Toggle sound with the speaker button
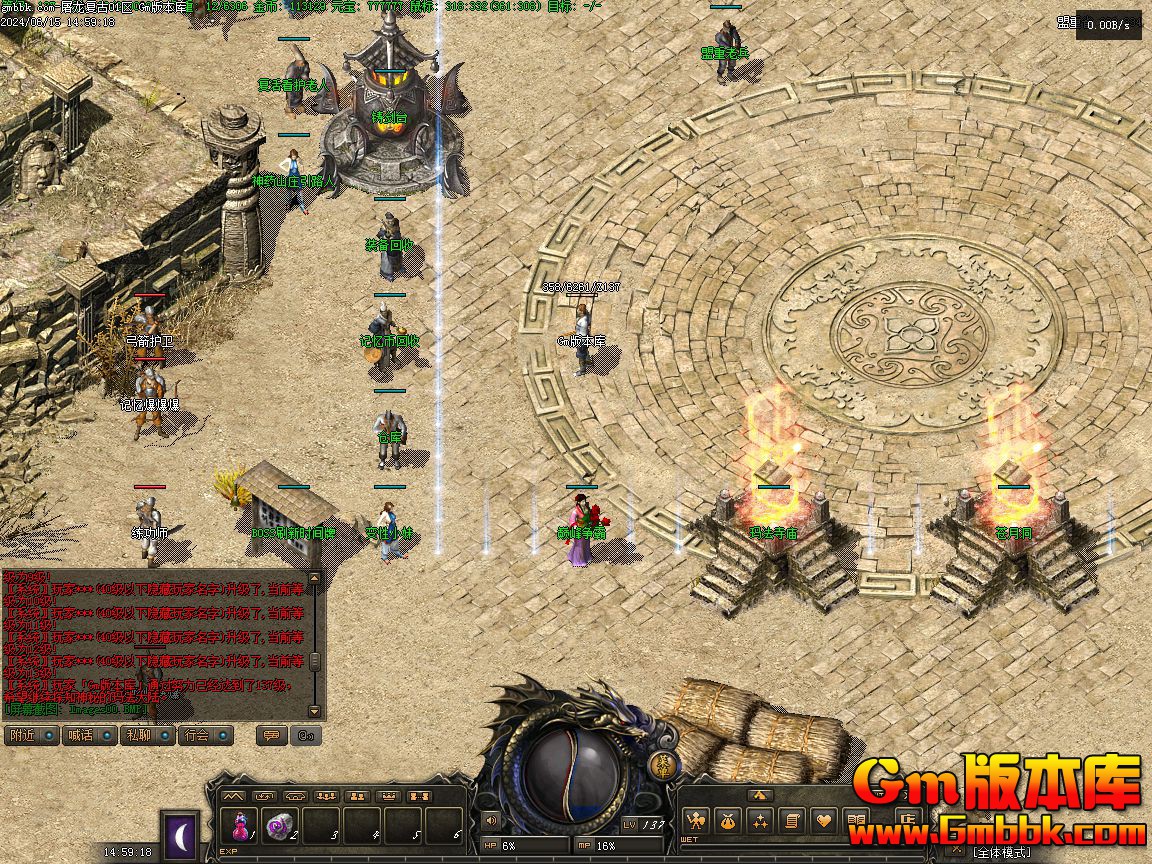This screenshot has height=864, width=1152. point(490,822)
